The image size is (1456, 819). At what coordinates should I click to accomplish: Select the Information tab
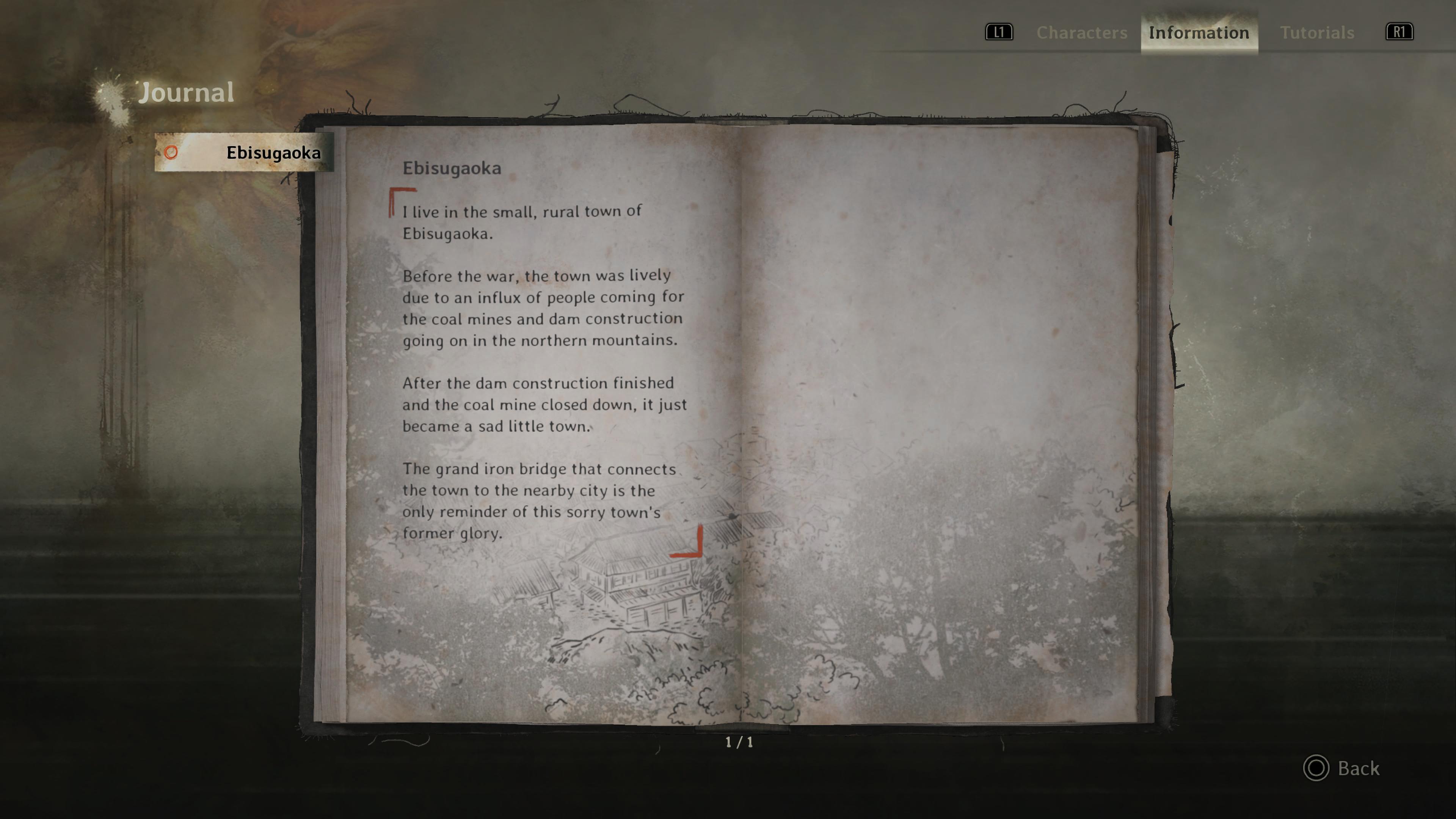click(1199, 33)
